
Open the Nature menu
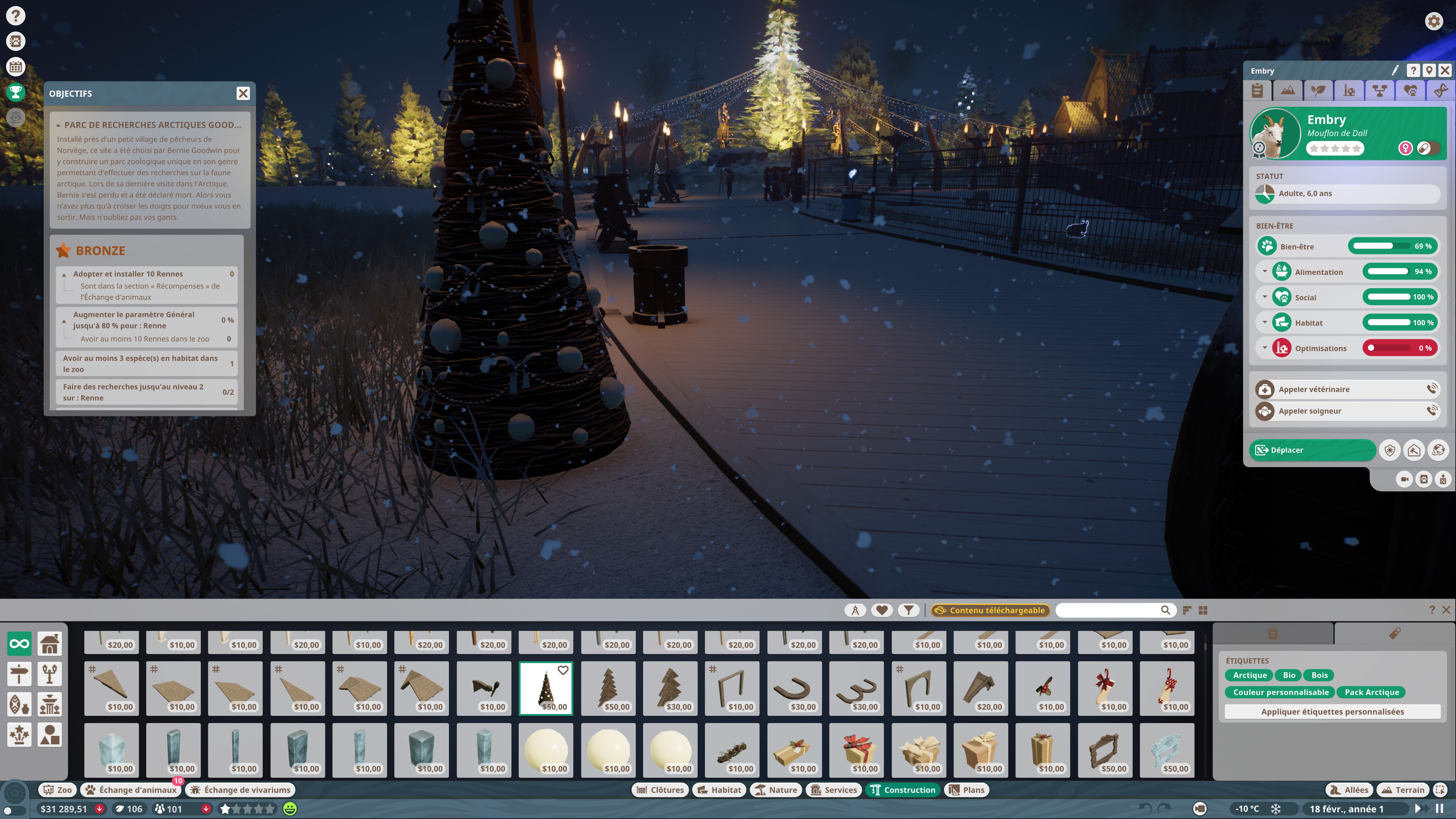(x=776, y=789)
